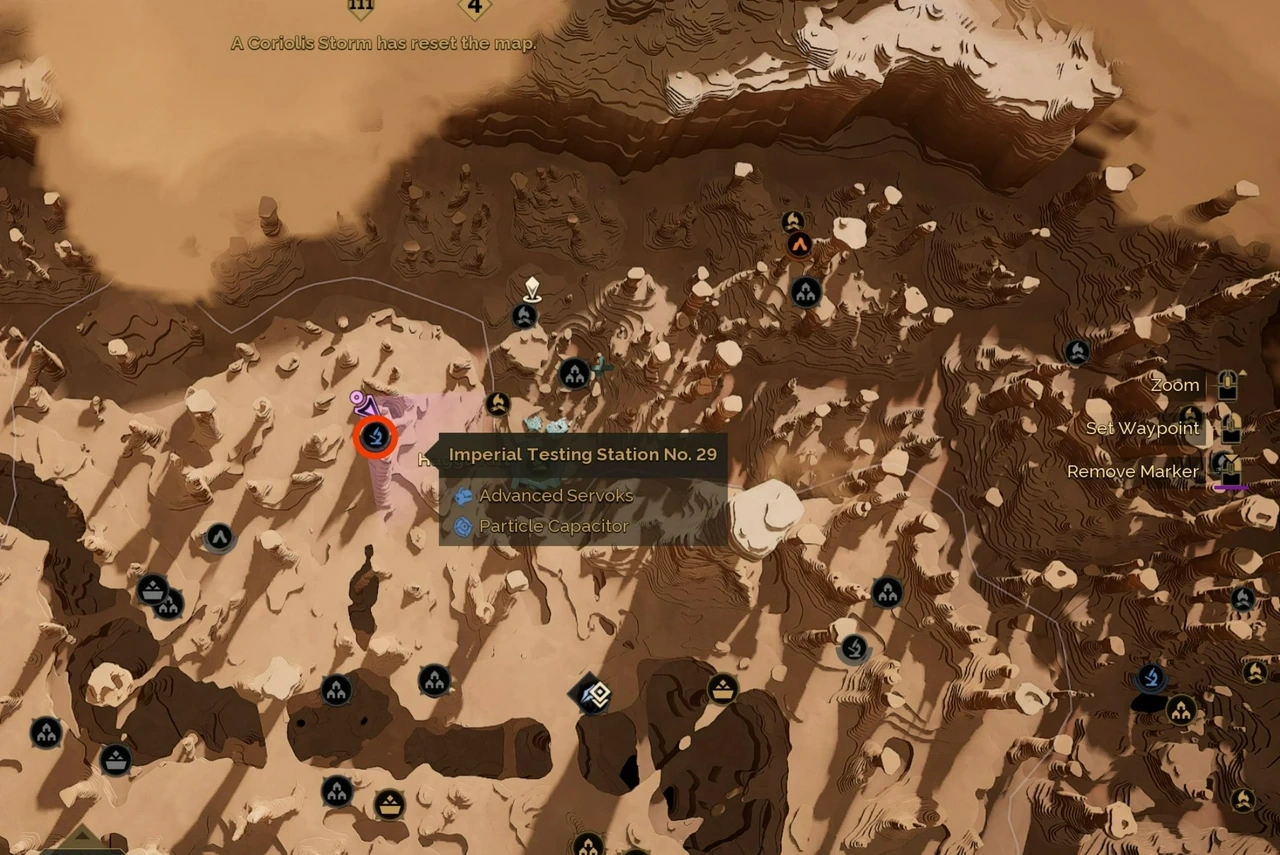1280x855 pixels.
Task: Click the Remove Marker control
Action: click(x=1133, y=470)
